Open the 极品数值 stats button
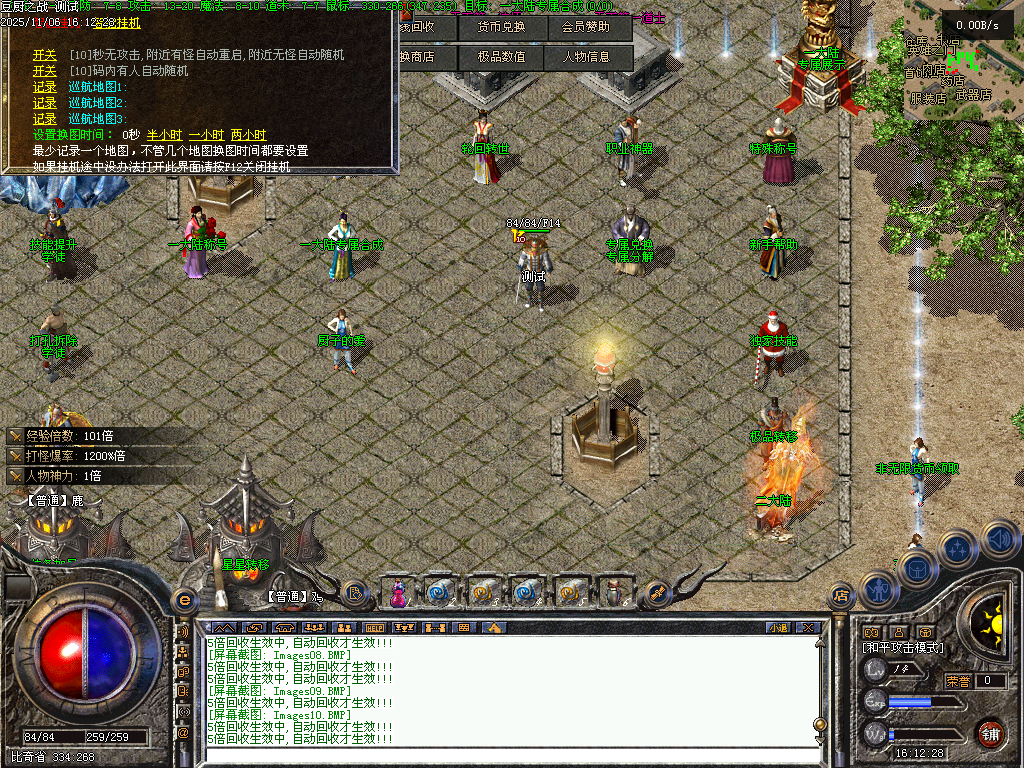 [501, 57]
